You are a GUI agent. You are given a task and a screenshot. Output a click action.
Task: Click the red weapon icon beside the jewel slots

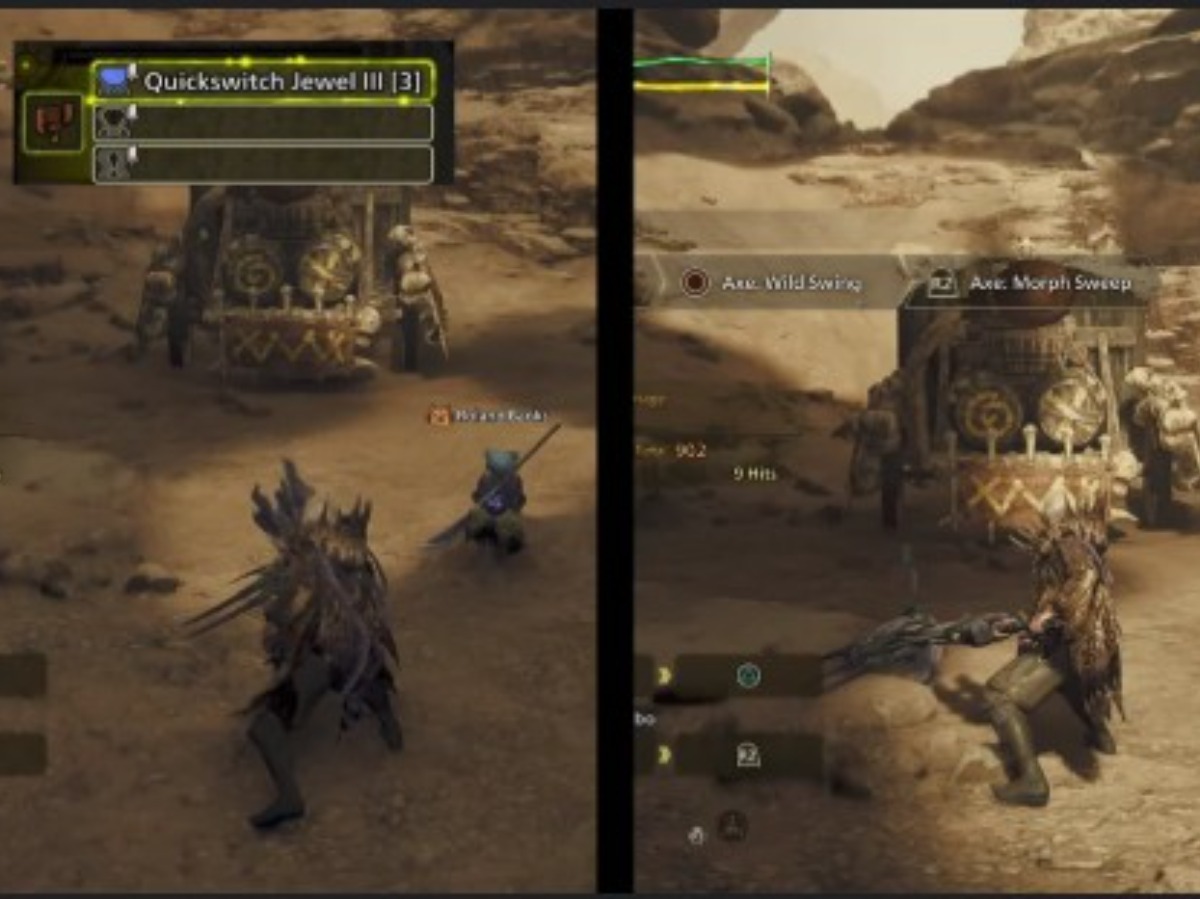point(53,122)
